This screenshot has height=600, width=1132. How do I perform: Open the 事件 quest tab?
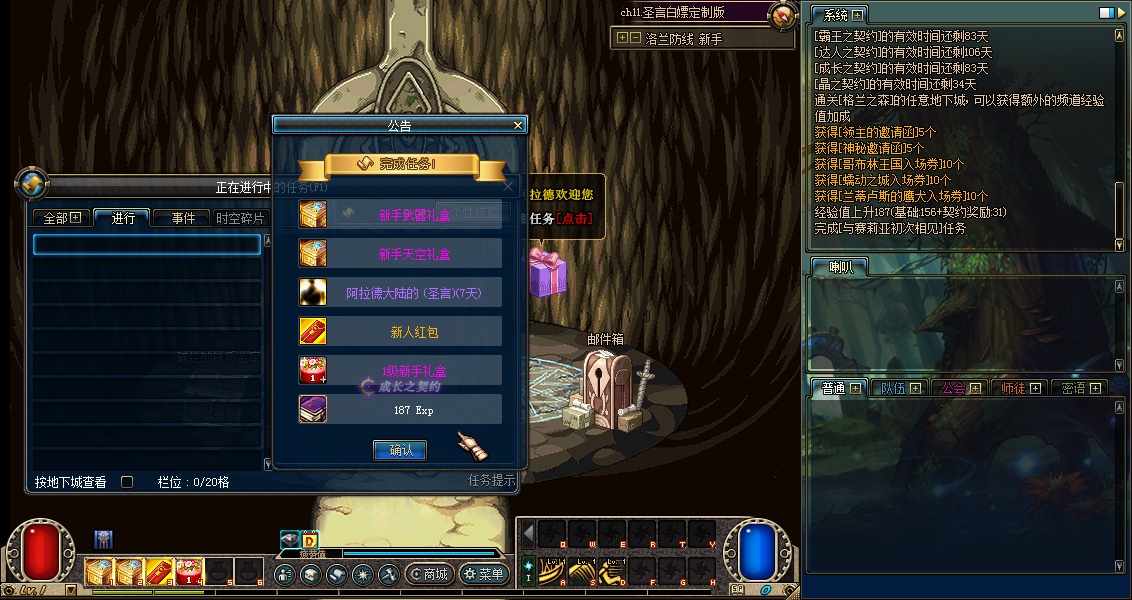pyautogui.click(x=182, y=218)
